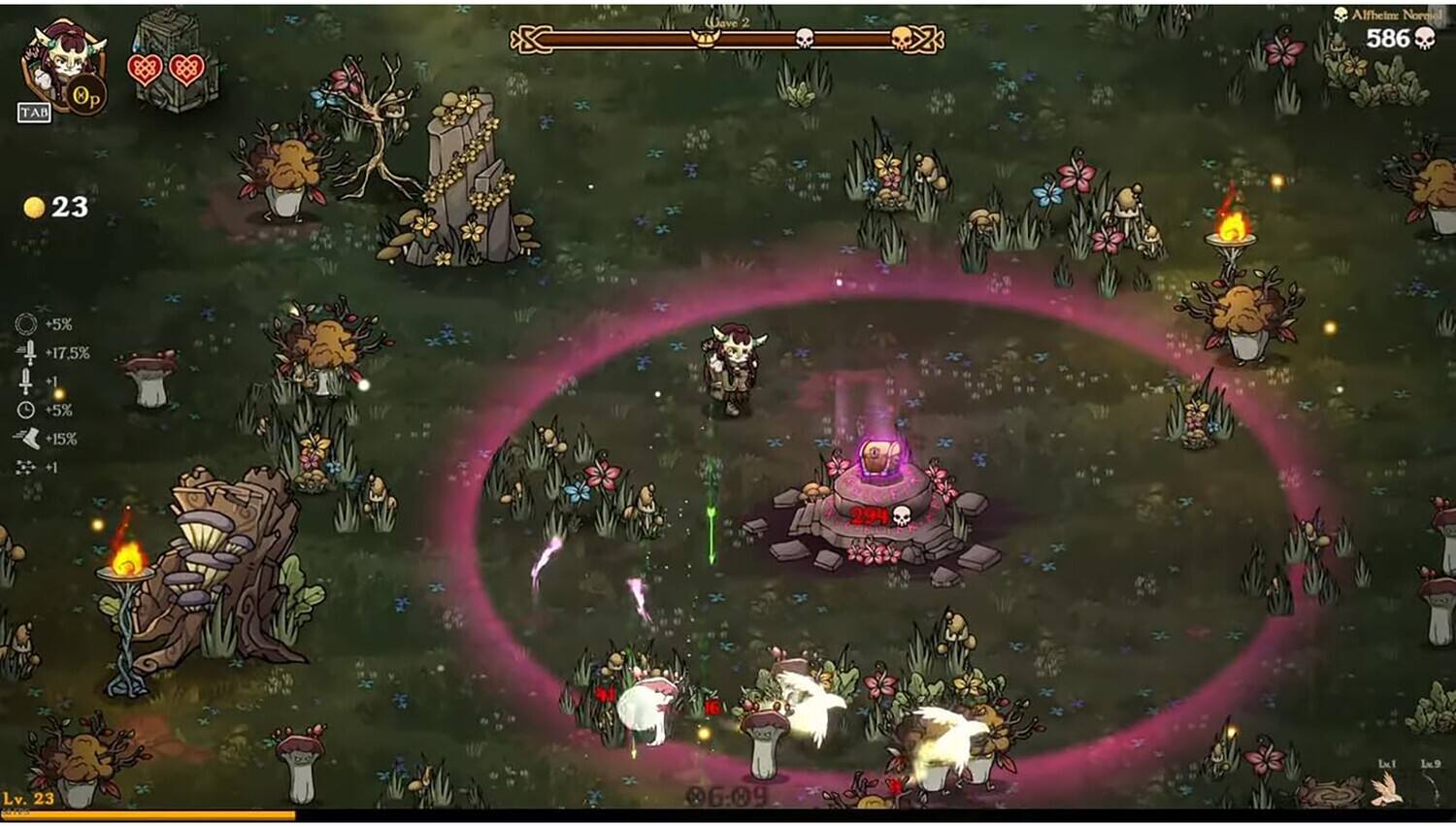Click the +5% cooldown clock icon
1456x827 pixels.
click(27, 411)
